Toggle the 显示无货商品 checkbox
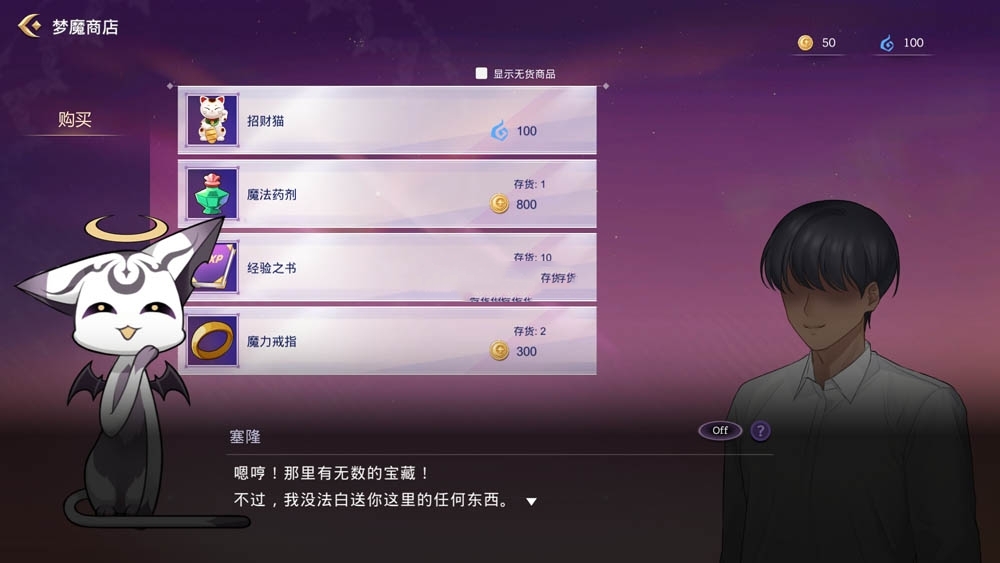1000x563 pixels. coord(482,73)
